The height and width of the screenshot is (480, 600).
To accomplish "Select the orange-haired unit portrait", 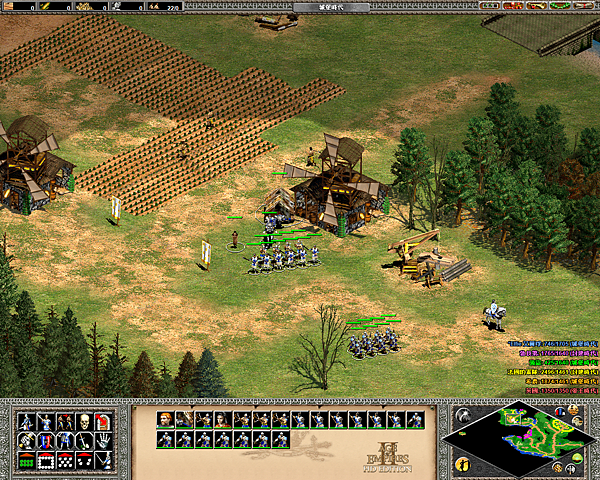I will tap(164, 419).
